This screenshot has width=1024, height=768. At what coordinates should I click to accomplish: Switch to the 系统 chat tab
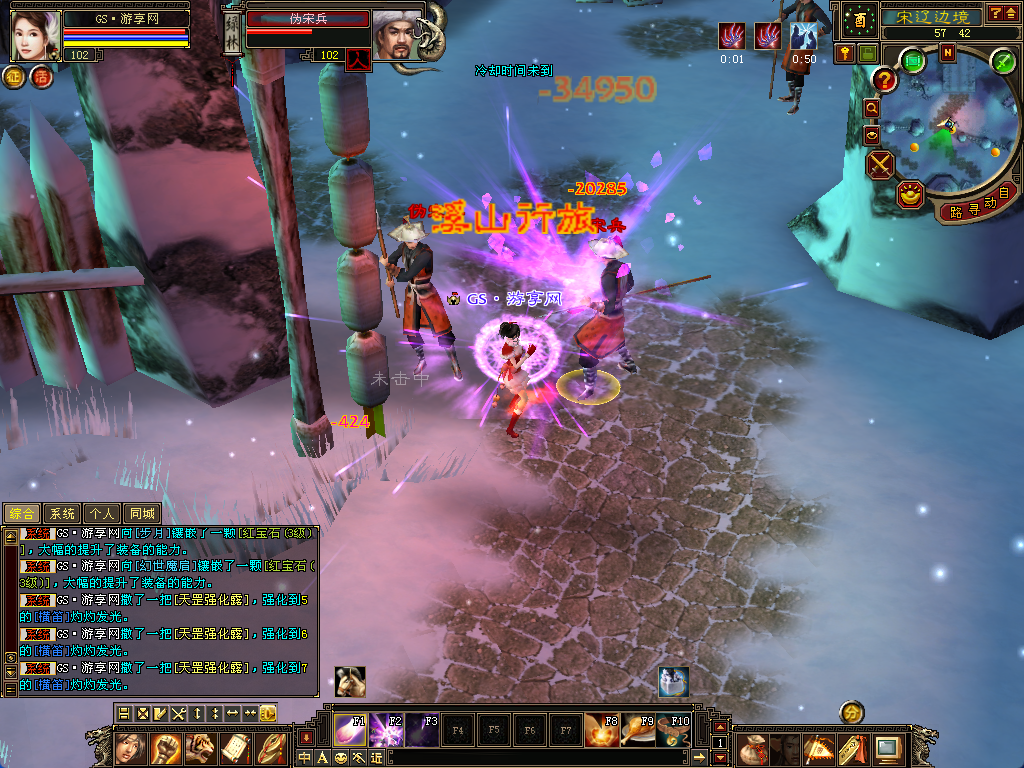(x=62, y=513)
